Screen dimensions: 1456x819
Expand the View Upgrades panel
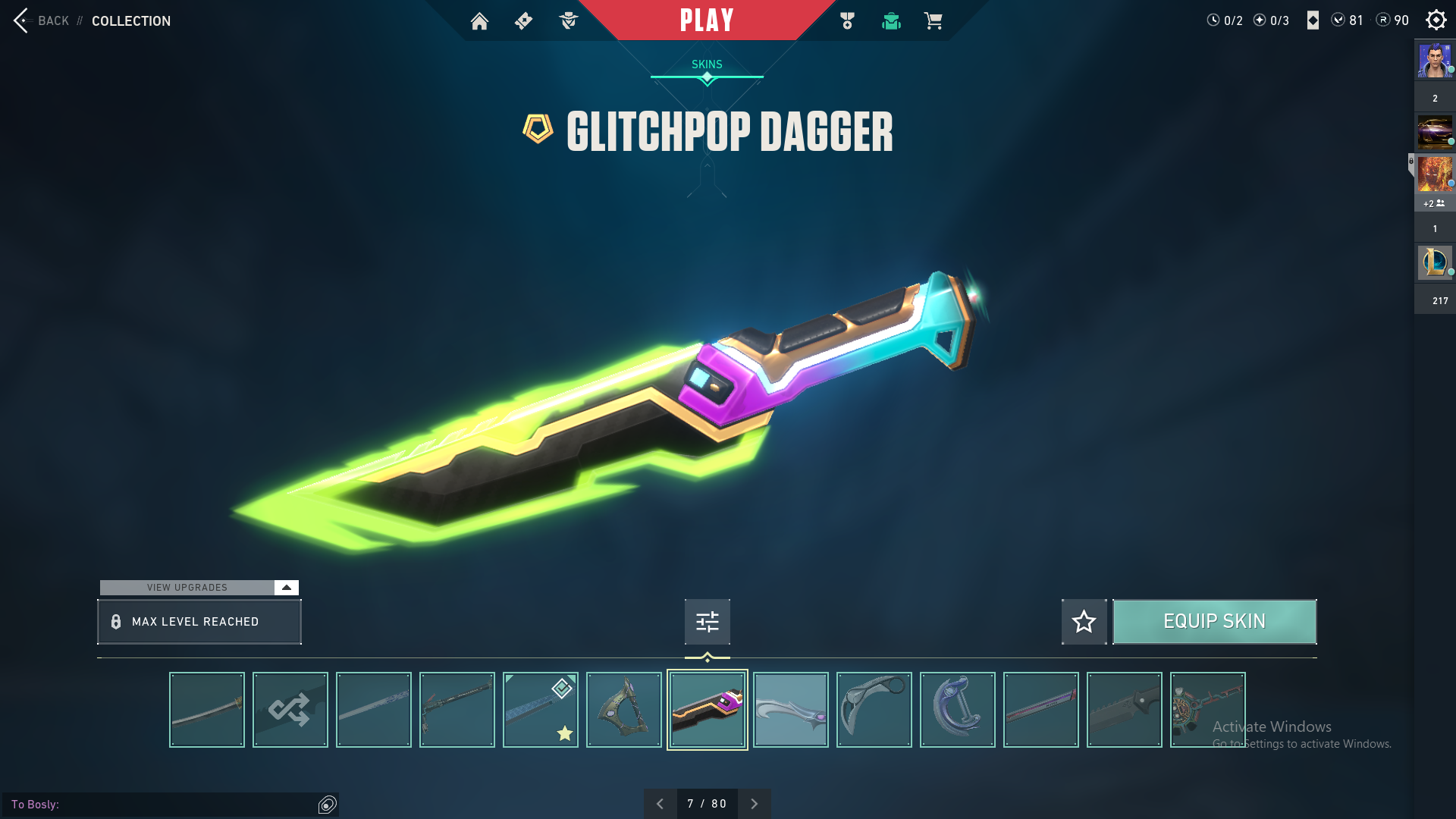[286, 588]
